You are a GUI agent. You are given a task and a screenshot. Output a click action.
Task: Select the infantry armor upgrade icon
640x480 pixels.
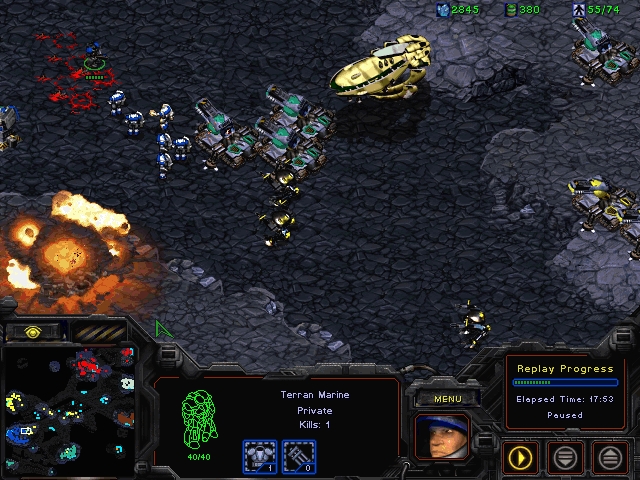[x=260, y=457]
